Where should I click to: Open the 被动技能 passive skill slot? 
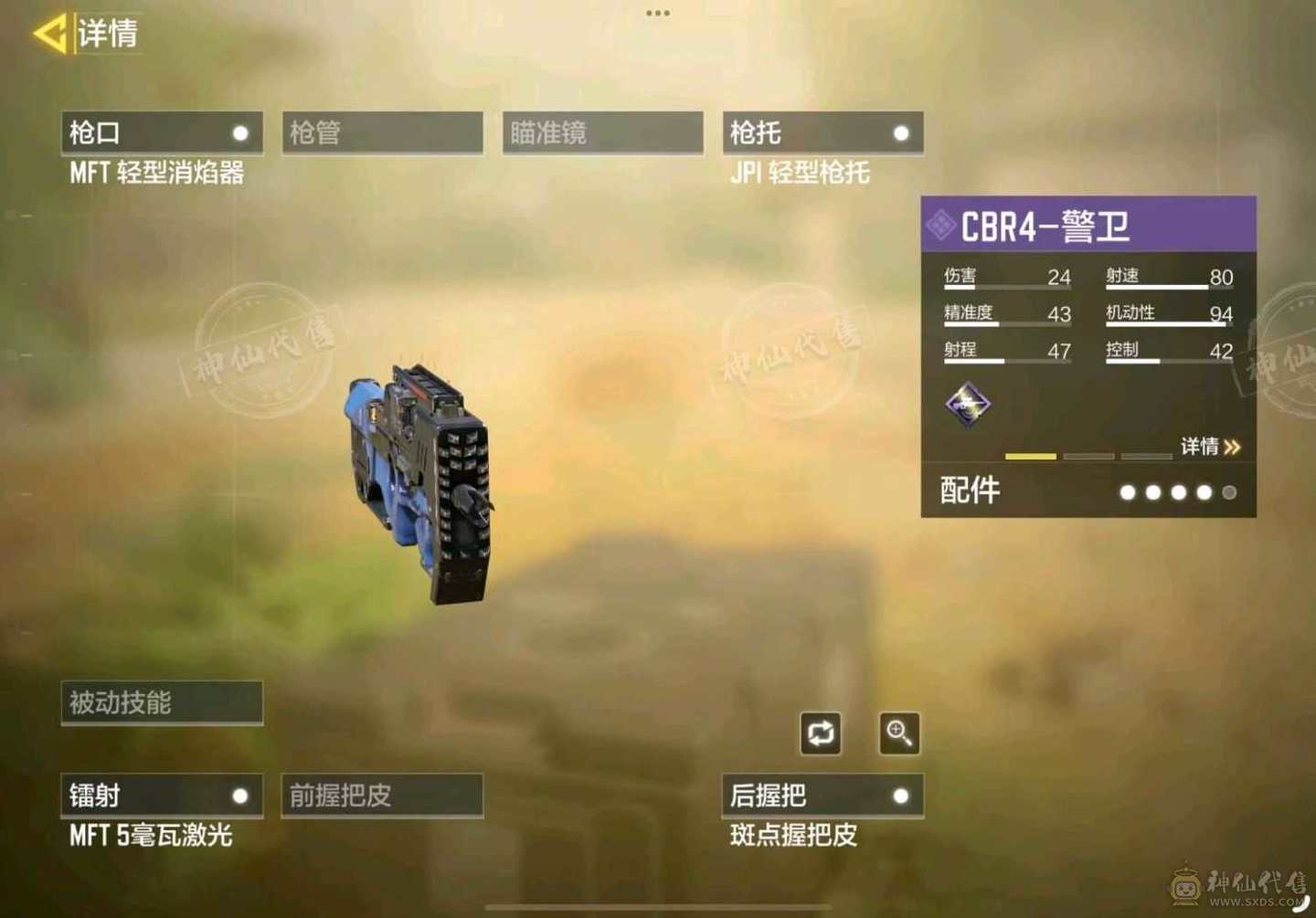161,702
